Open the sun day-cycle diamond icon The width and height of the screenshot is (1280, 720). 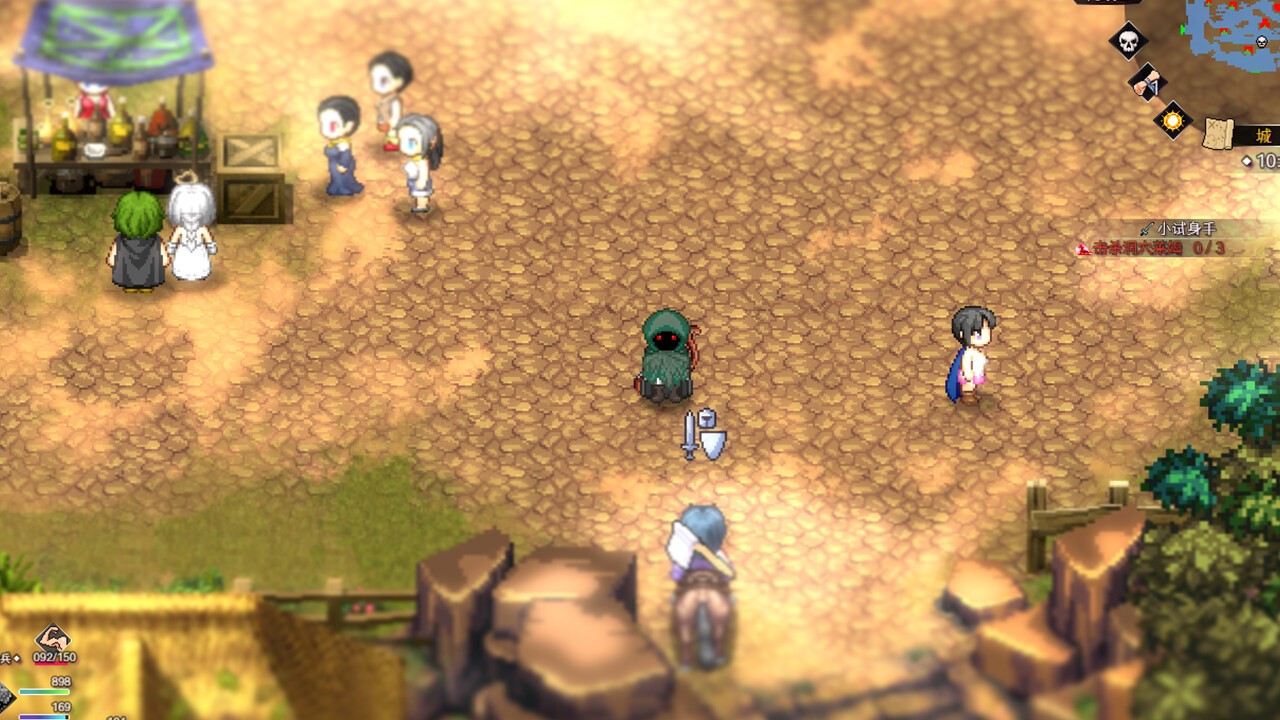pyautogui.click(x=1172, y=121)
